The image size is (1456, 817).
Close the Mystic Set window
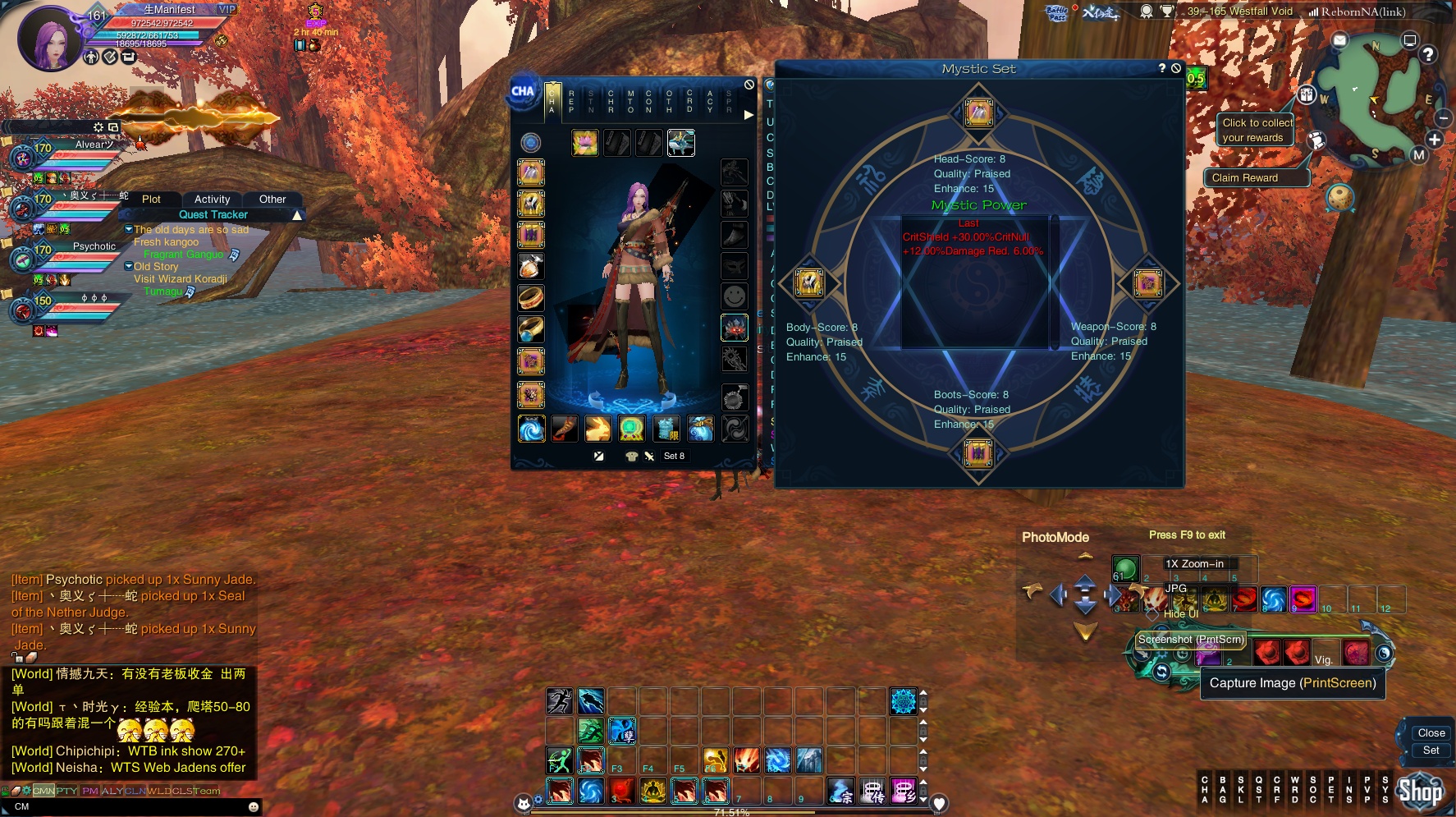click(x=1176, y=68)
